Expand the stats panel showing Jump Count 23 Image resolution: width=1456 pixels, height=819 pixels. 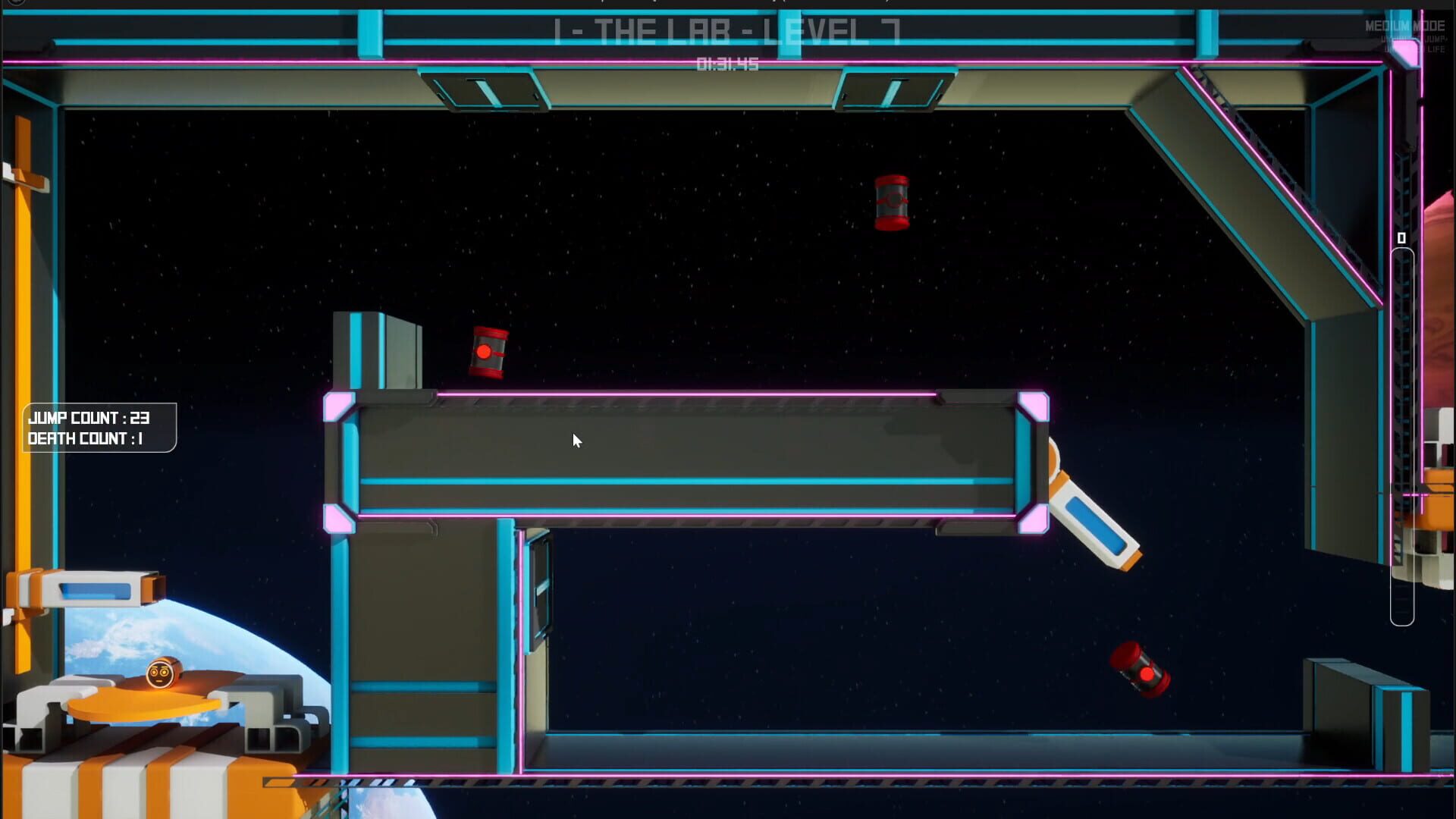[x=99, y=428]
